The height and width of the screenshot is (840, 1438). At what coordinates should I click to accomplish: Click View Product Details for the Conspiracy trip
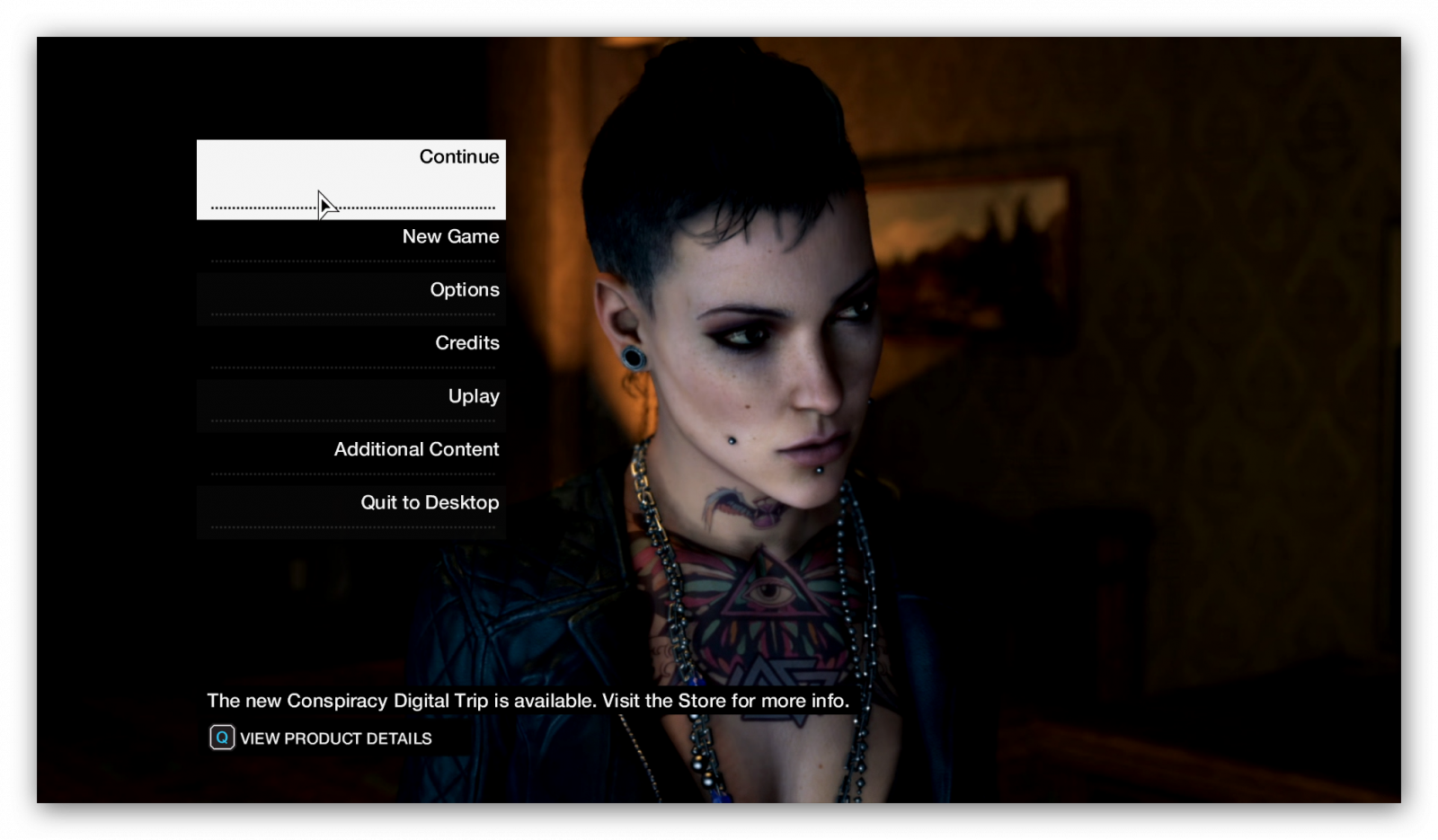click(x=321, y=738)
